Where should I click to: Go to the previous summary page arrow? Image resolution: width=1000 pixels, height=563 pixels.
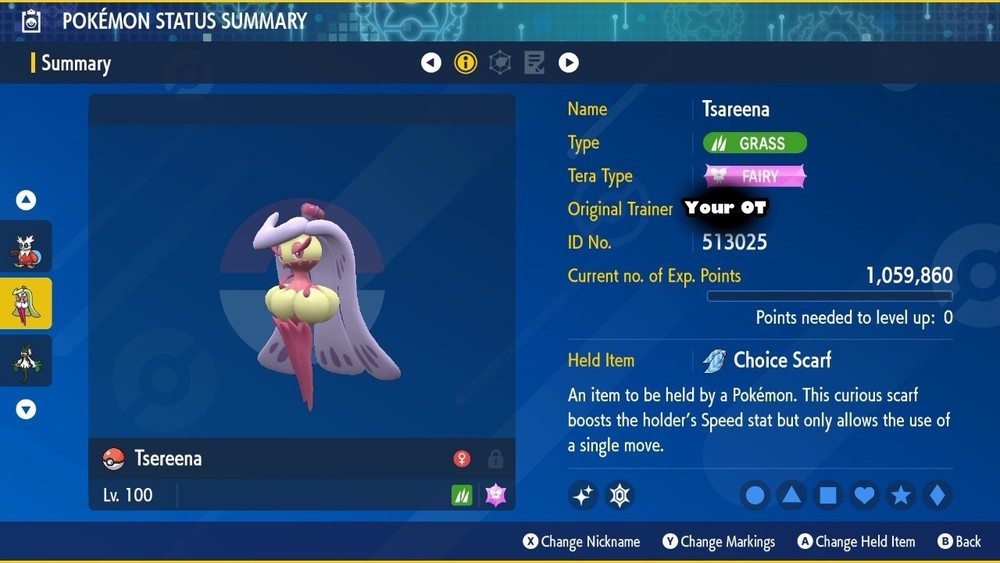pos(431,63)
